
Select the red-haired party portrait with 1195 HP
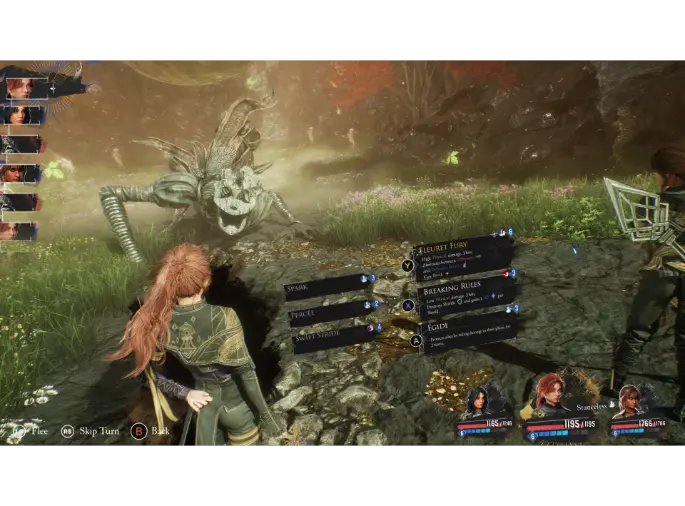point(546,398)
